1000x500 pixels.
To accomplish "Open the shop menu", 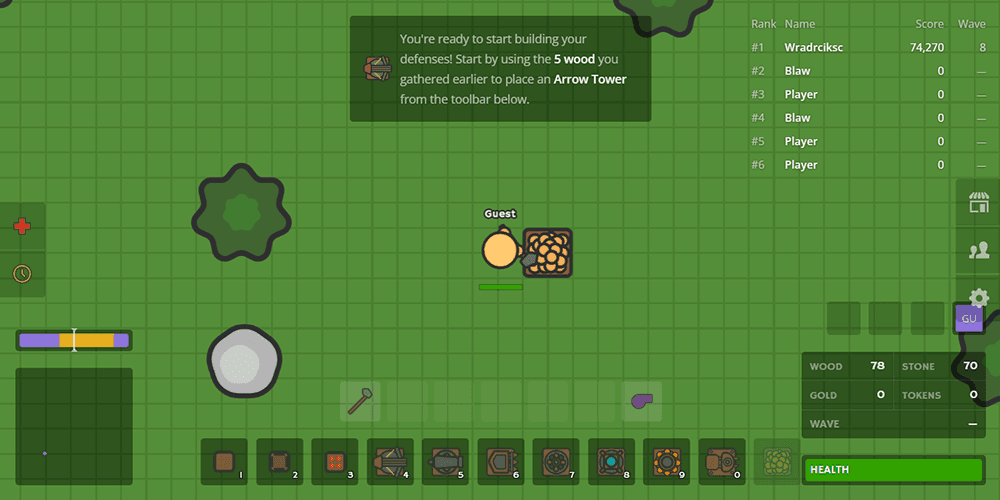I will coord(978,203).
